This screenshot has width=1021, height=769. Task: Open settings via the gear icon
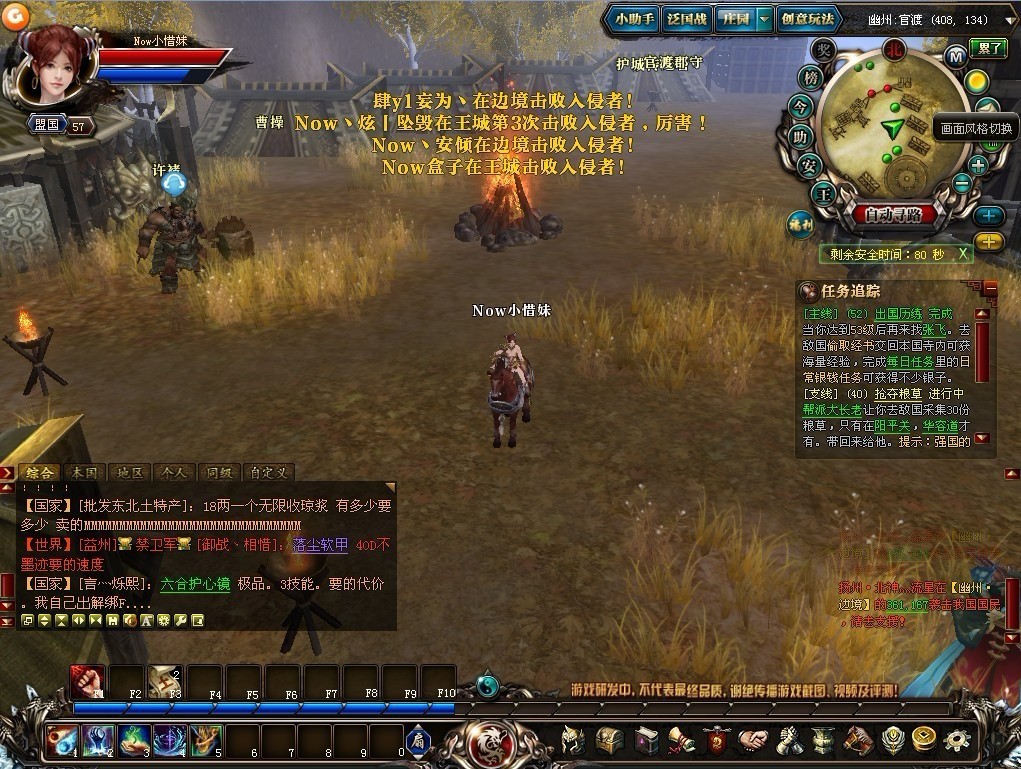tap(957, 741)
